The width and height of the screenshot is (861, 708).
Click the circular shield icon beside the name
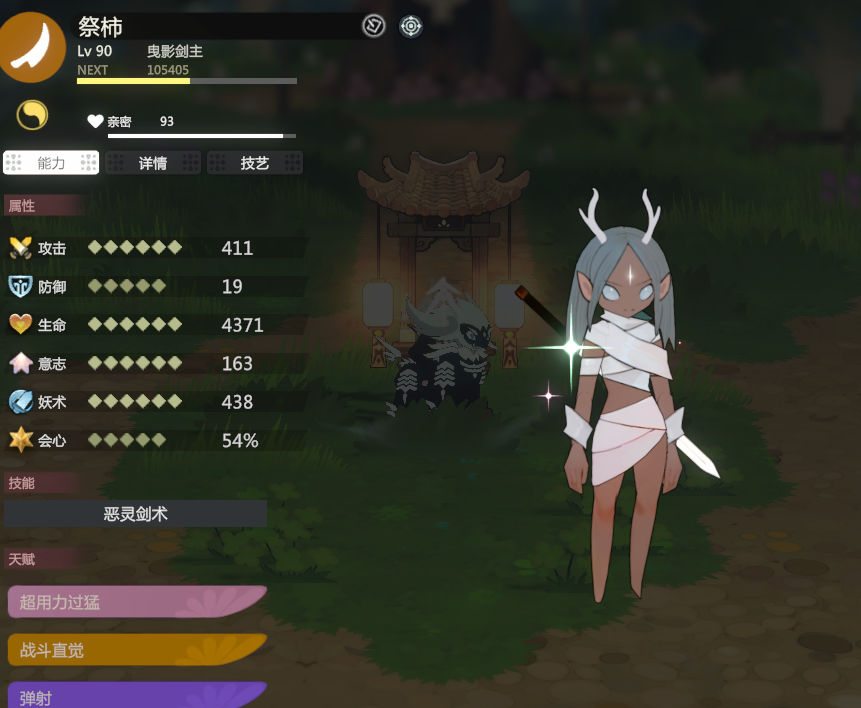374,27
